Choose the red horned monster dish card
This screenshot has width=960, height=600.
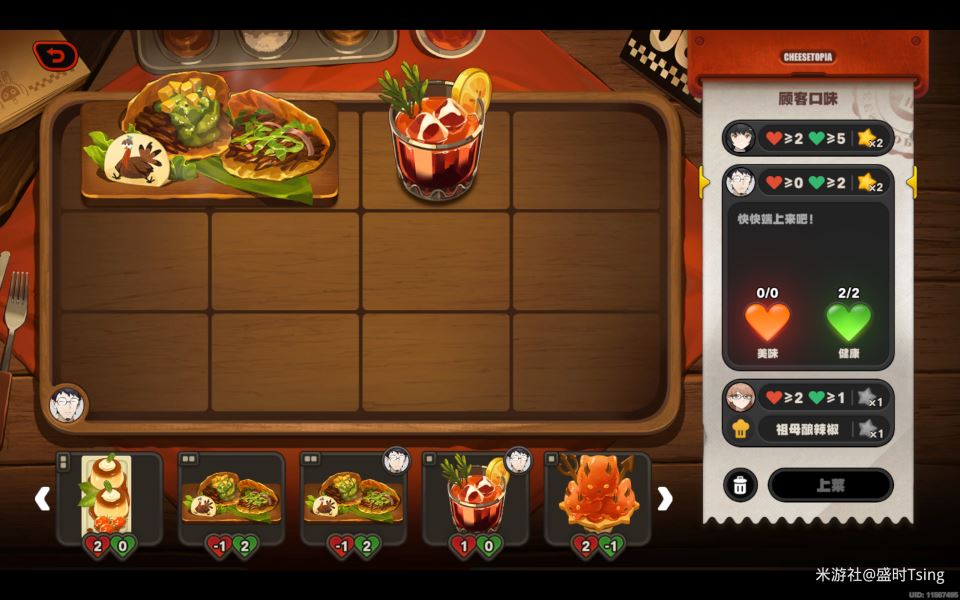click(597, 498)
